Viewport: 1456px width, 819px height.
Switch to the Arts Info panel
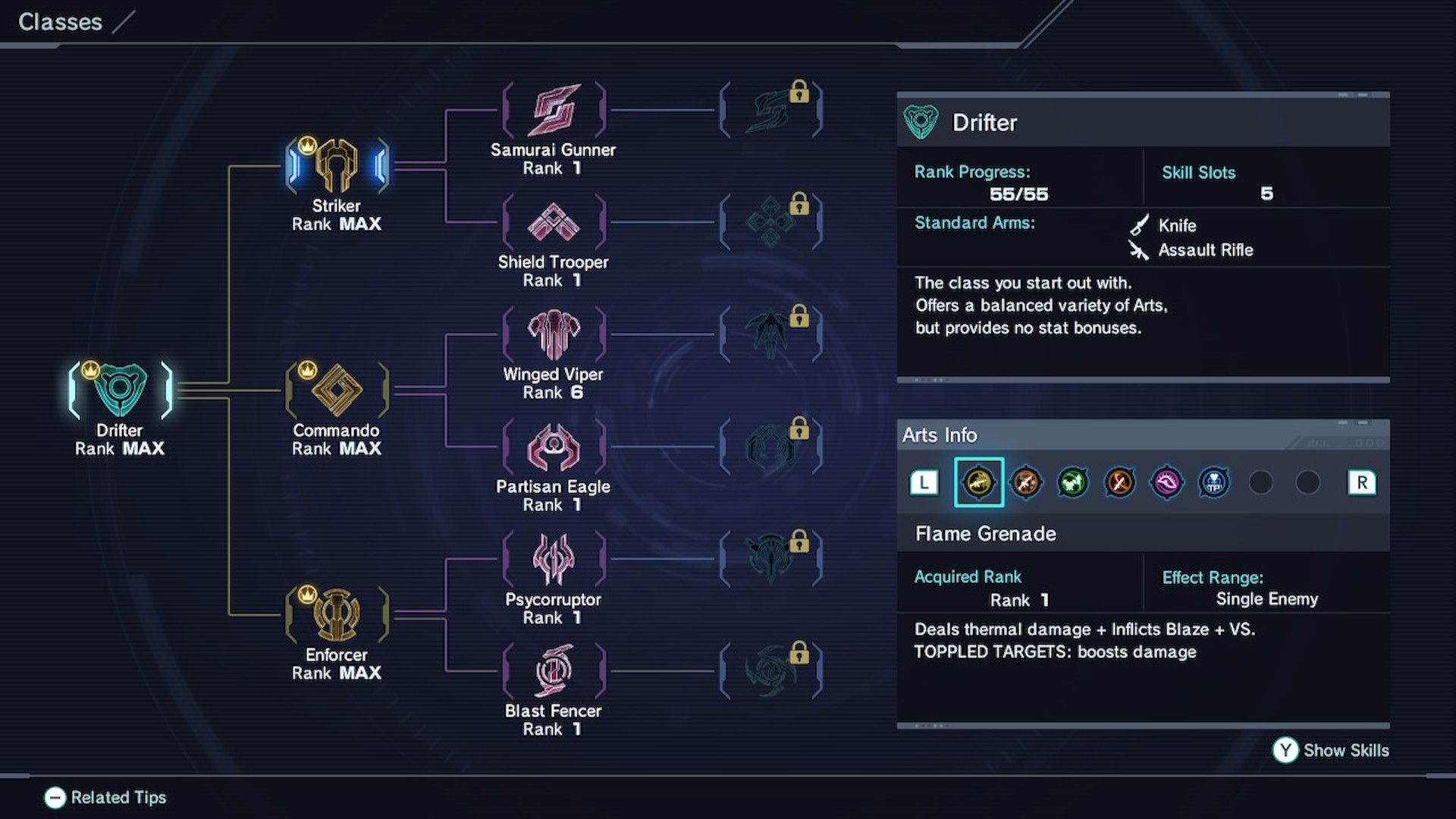[940, 435]
